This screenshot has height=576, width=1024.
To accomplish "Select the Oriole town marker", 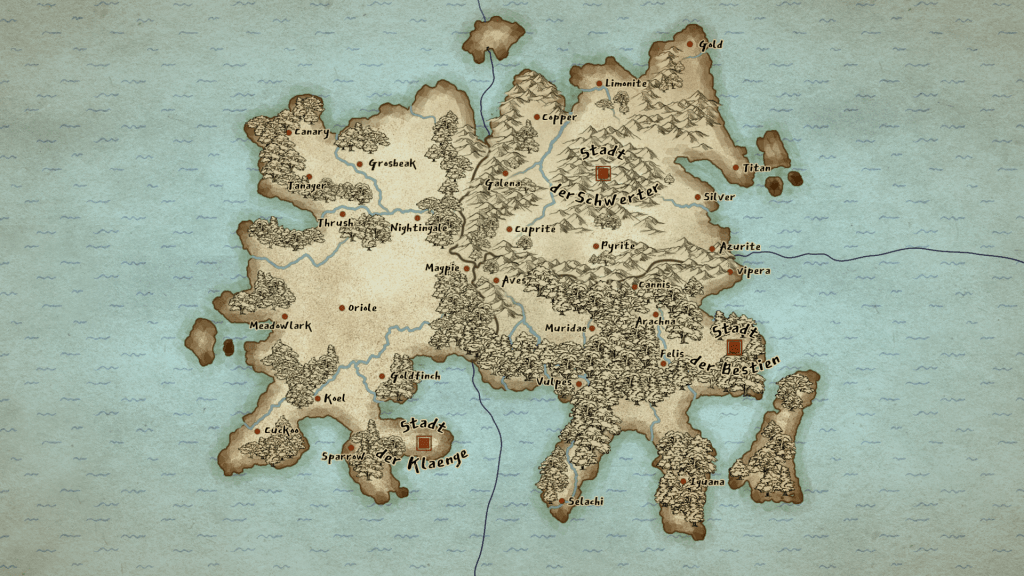I will click(x=342, y=308).
